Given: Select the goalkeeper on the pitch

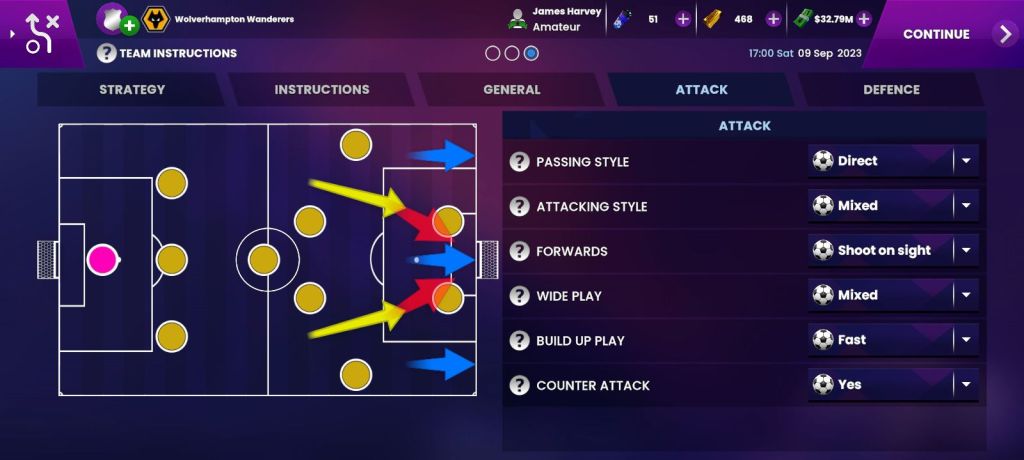Looking at the screenshot, I should point(102,260).
